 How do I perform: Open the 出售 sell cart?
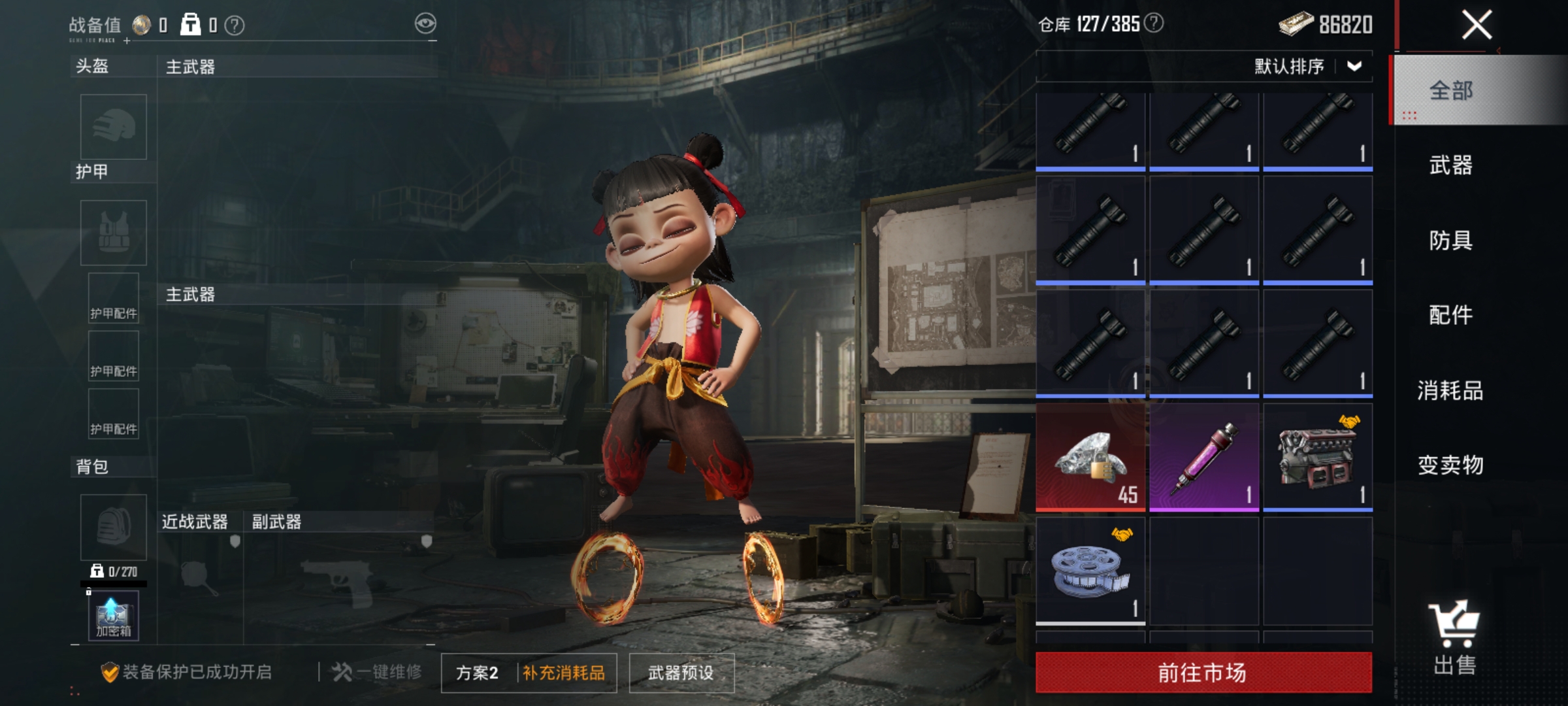1454,637
